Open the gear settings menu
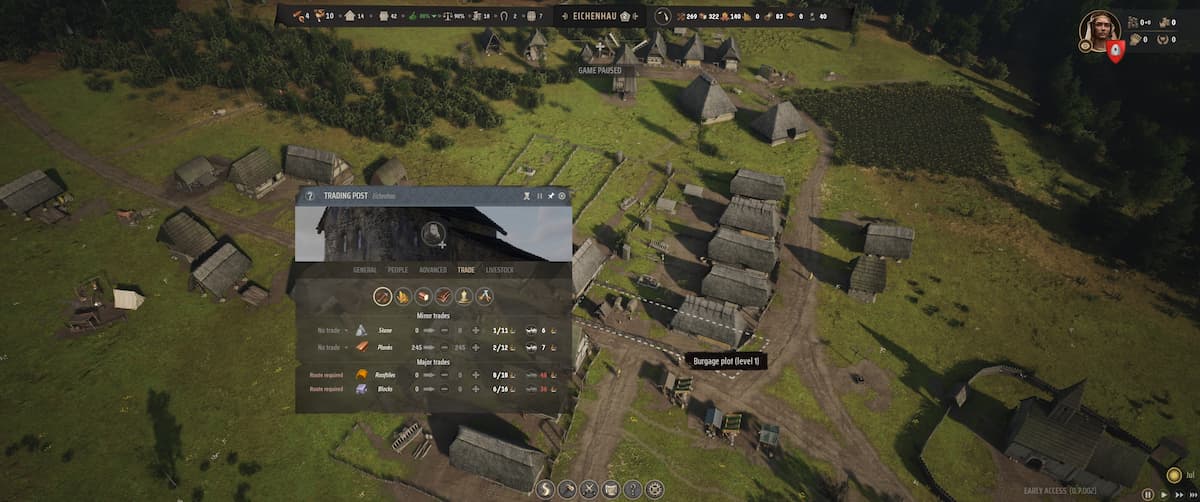This screenshot has width=1200, height=502. point(656,490)
